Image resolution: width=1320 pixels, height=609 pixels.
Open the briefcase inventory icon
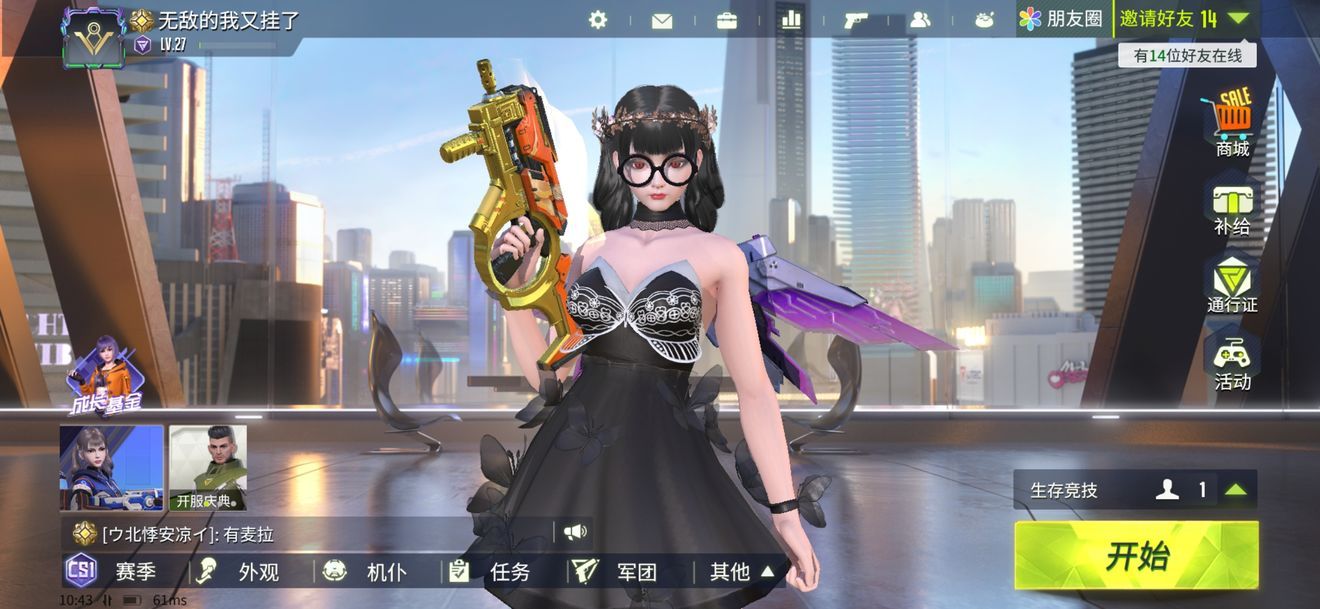727,20
